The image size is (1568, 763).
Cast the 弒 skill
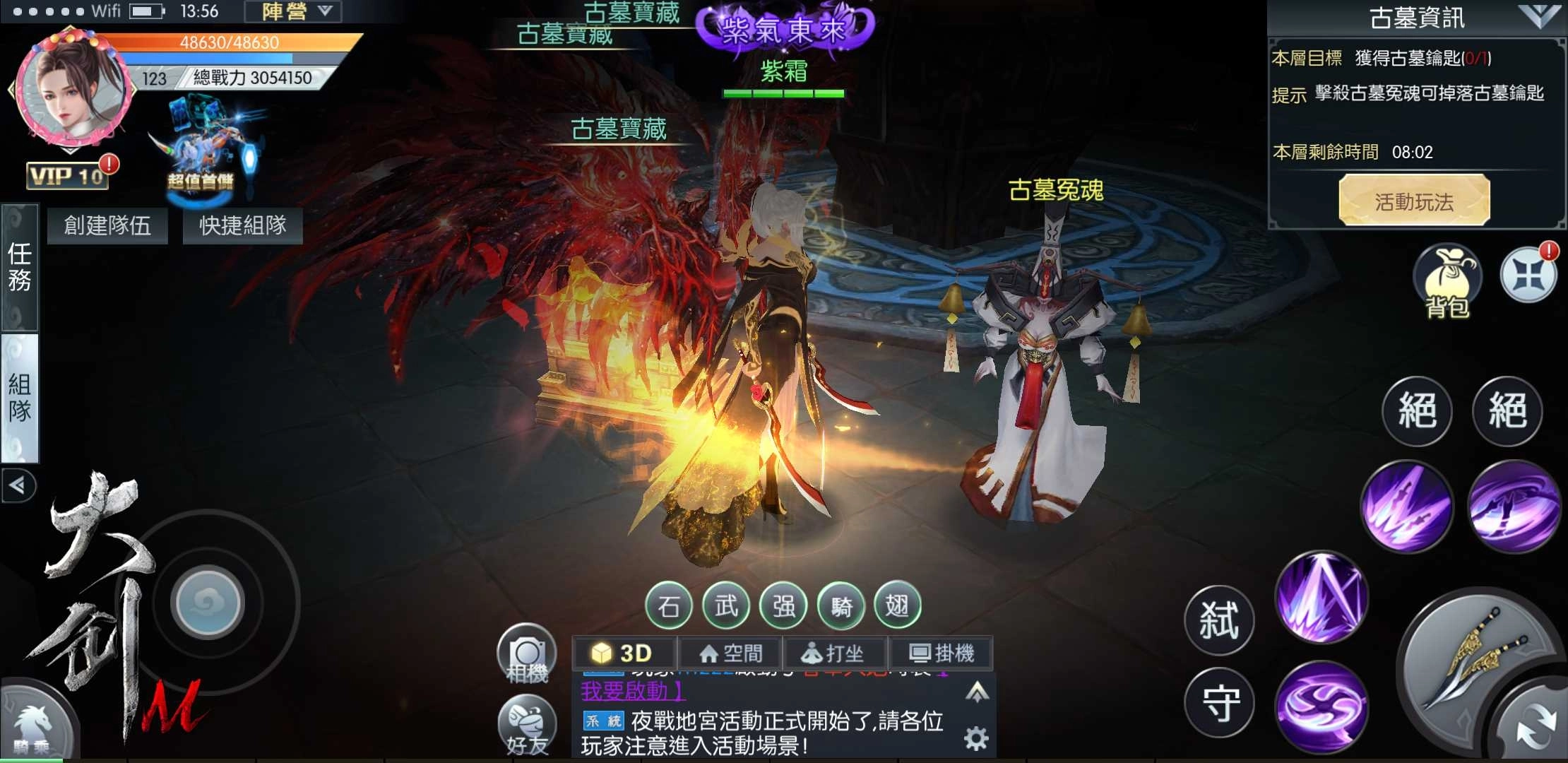pos(1218,620)
